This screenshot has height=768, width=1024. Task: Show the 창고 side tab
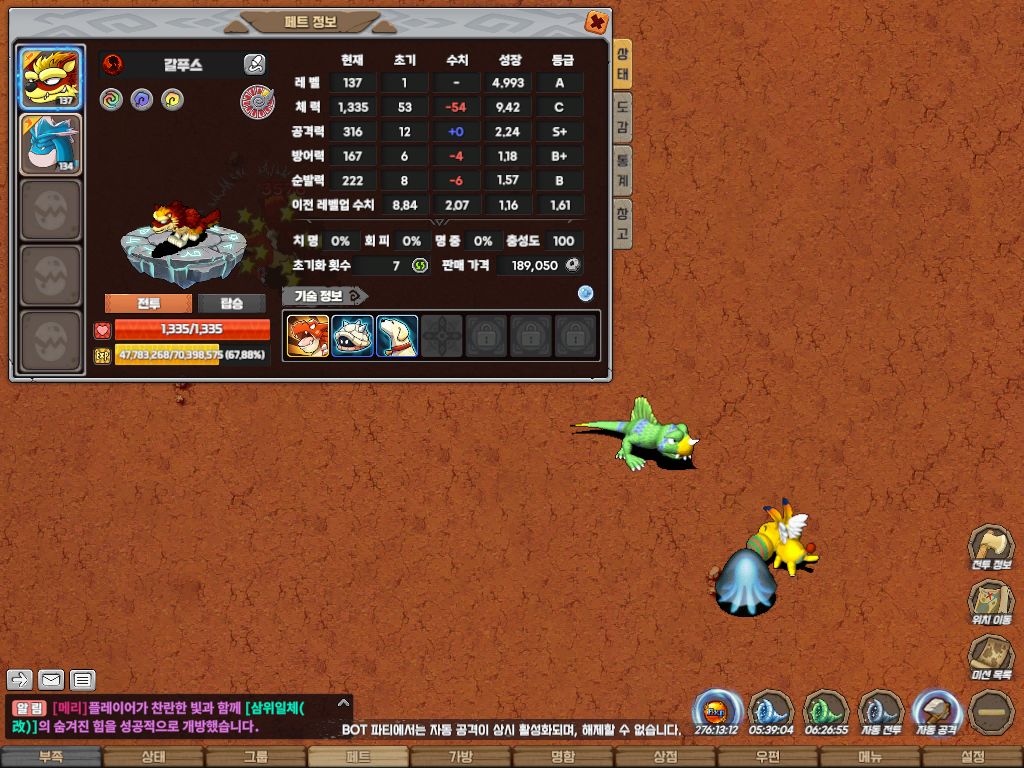click(x=623, y=223)
